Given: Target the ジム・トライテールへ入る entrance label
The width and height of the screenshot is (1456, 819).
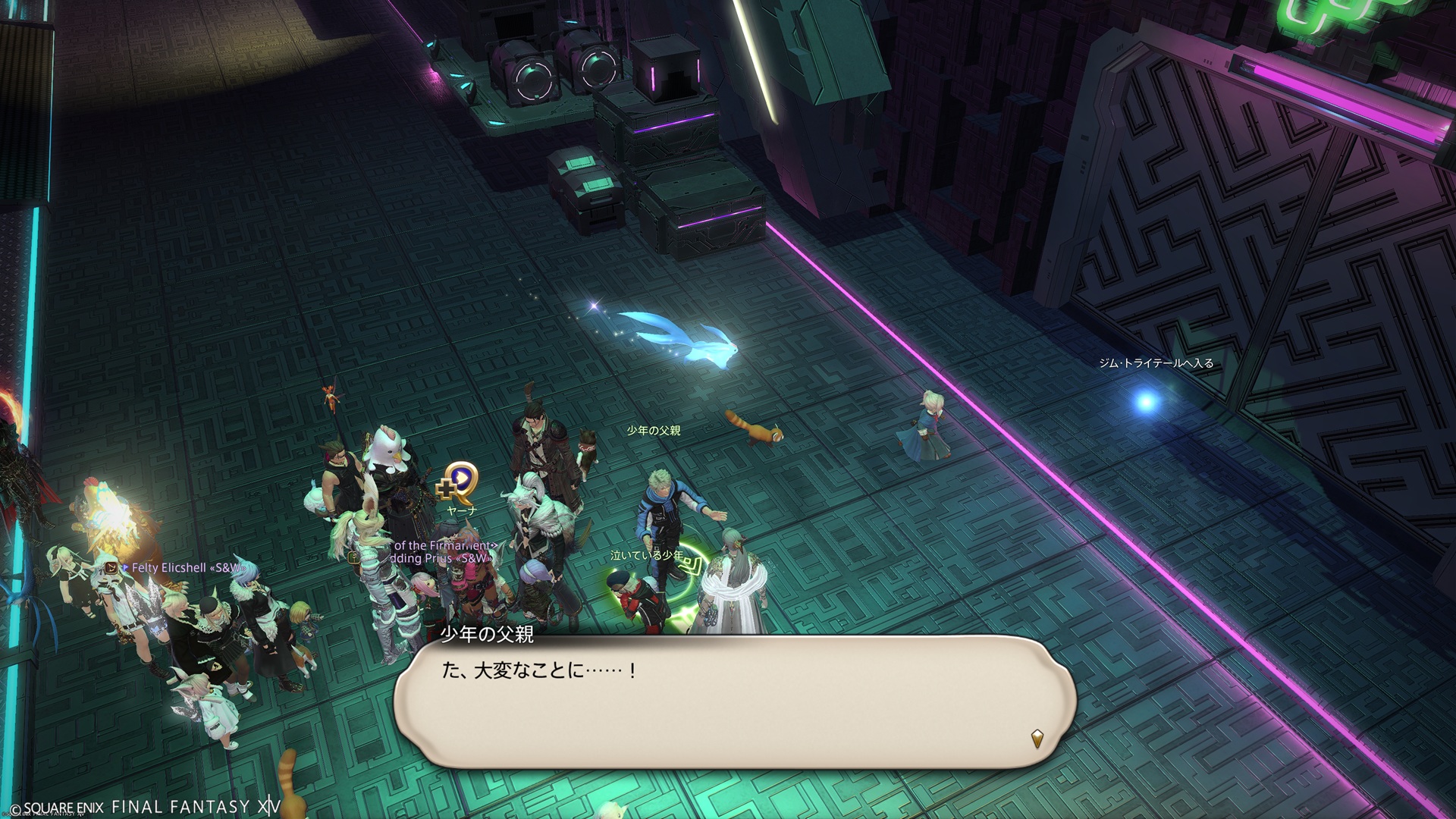Looking at the screenshot, I should pos(1156,363).
